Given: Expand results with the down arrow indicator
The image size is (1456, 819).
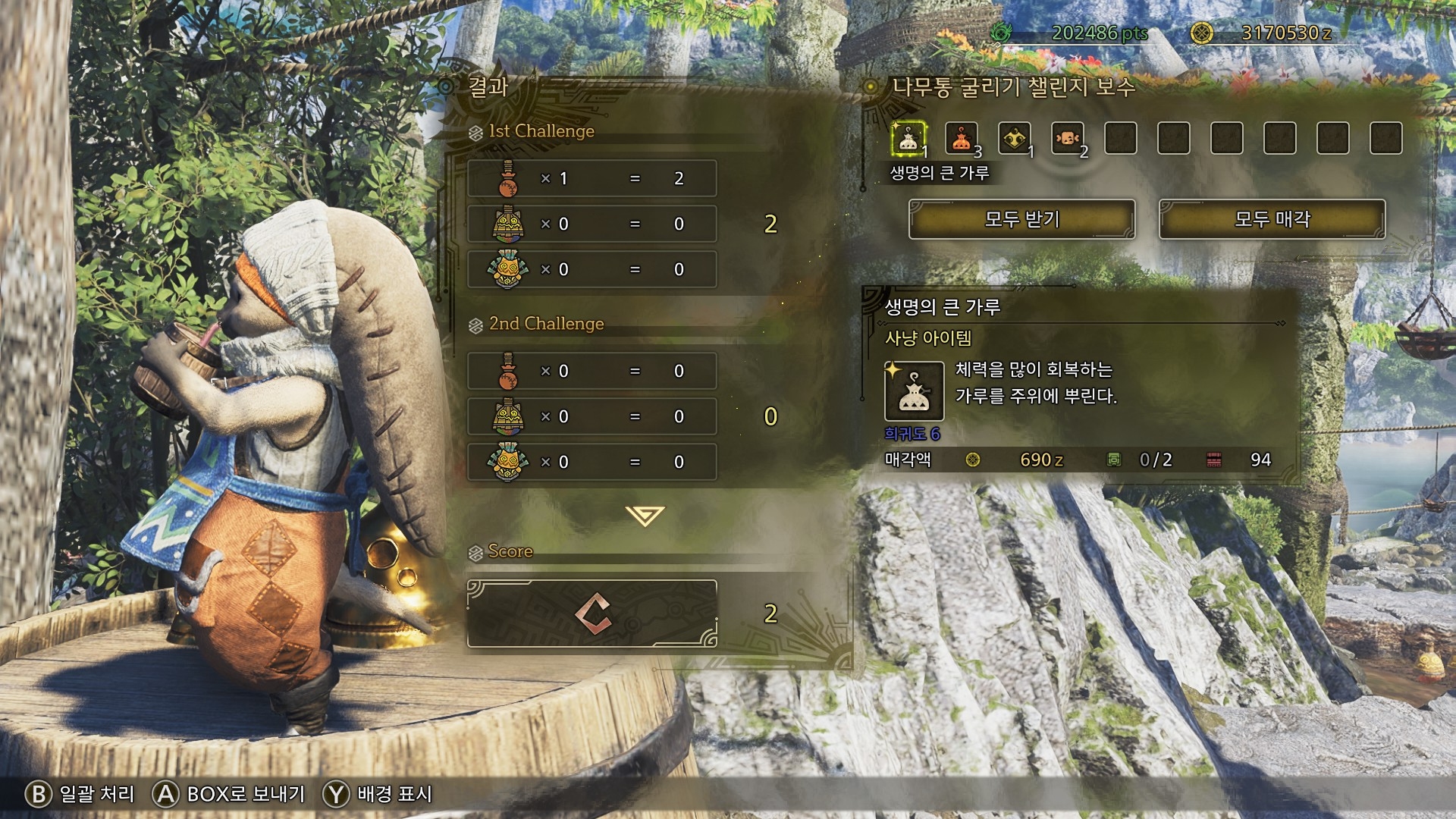Looking at the screenshot, I should point(645,516).
